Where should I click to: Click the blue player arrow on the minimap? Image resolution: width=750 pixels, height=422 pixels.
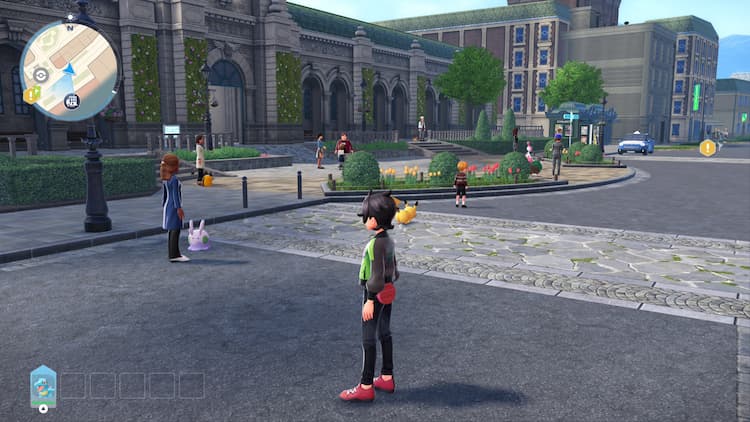click(x=69, y=71)
